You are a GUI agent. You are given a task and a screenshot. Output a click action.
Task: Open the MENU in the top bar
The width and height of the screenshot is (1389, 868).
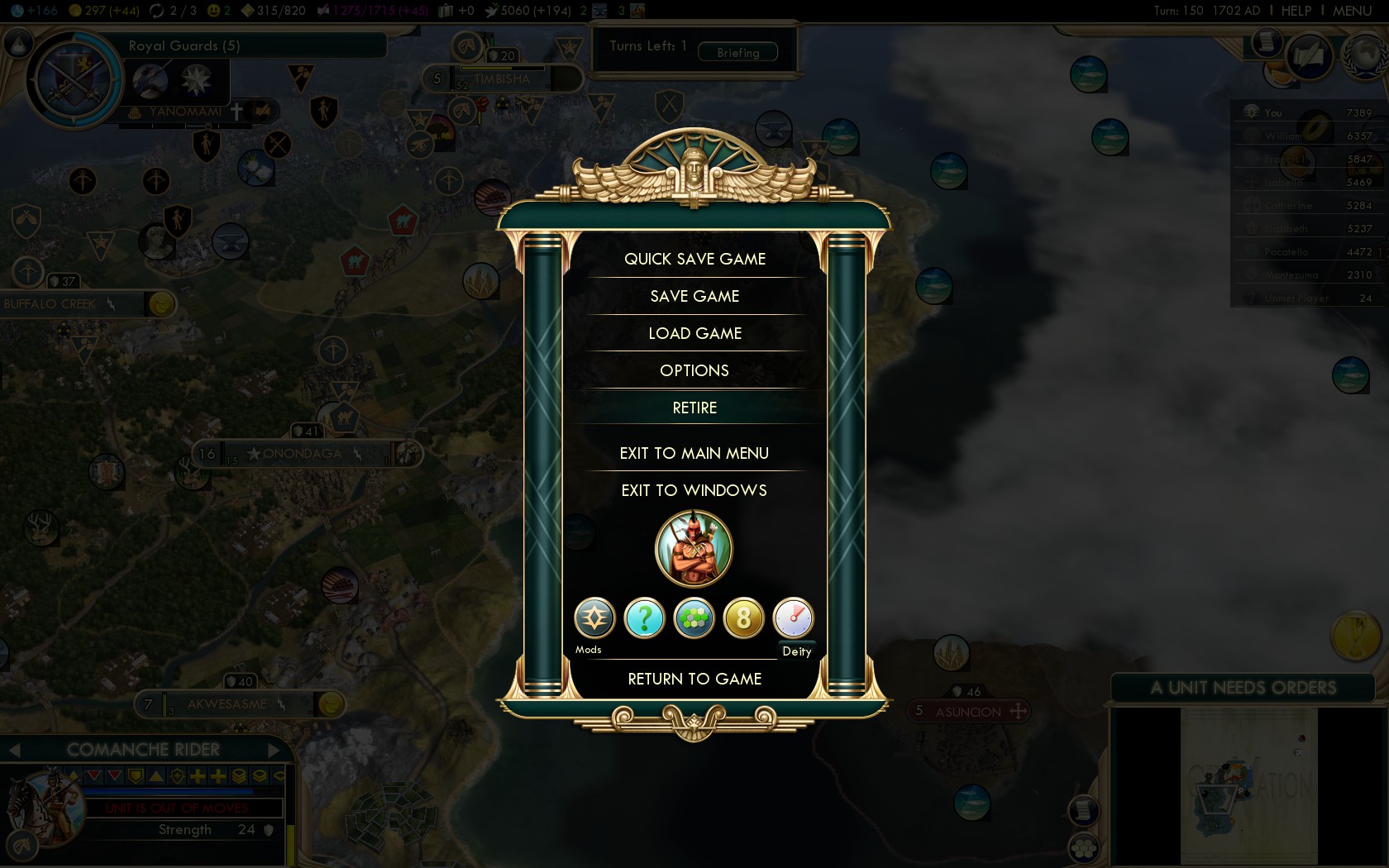tap(1354, 11)
